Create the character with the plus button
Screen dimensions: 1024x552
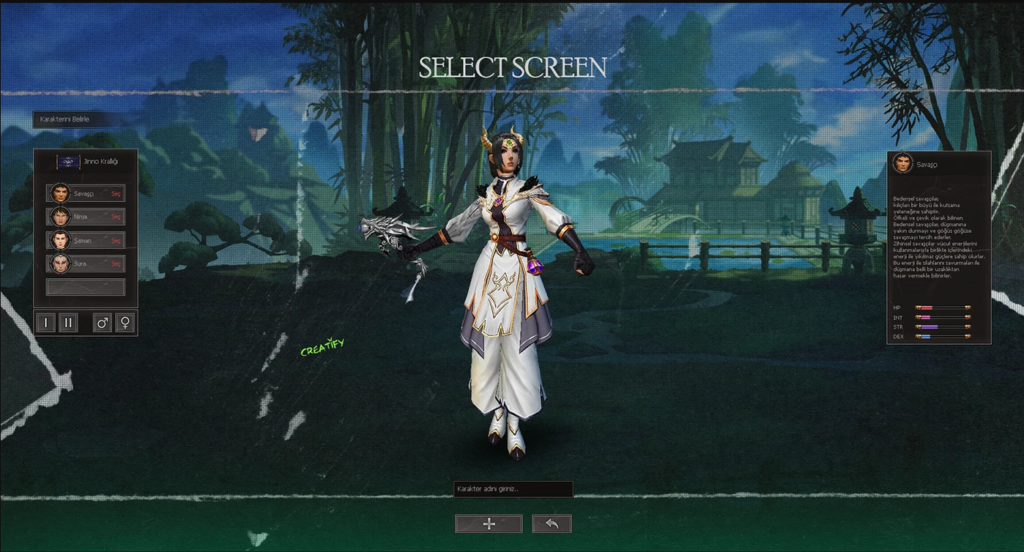(x=488, y=524)
